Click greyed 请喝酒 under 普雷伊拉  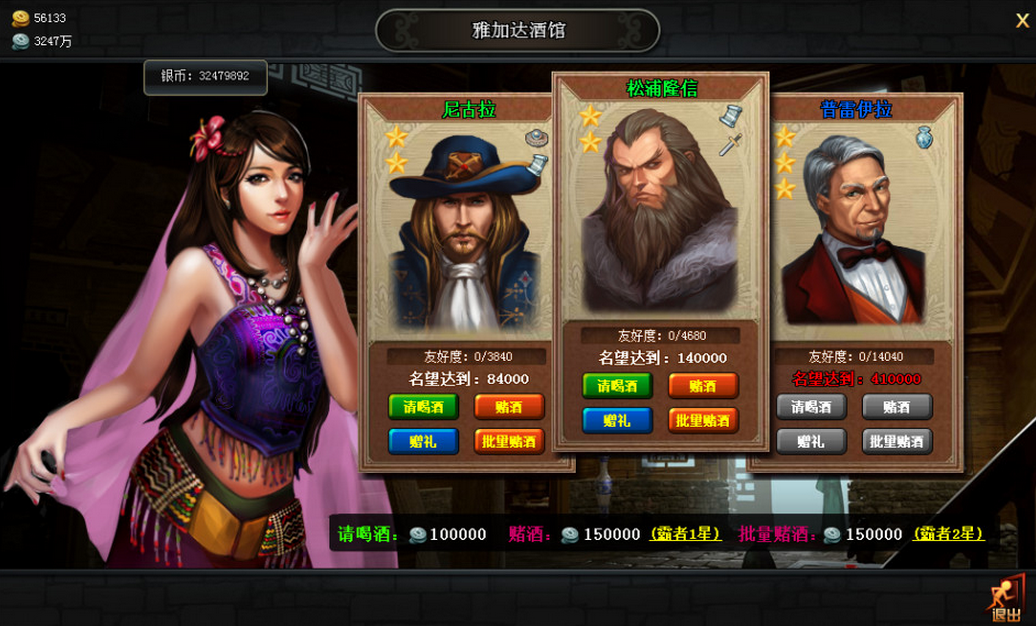pos(811,407)
